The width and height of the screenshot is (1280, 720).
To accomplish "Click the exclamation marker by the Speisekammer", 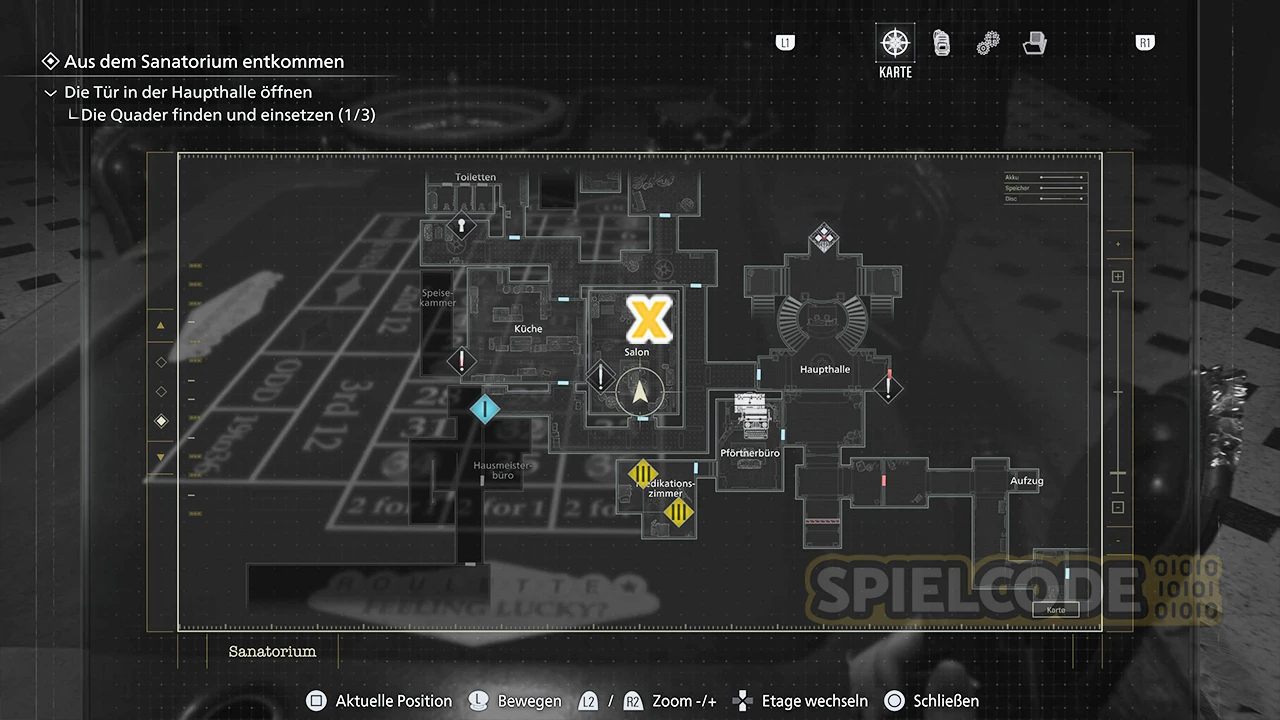I will click(461, 361).
